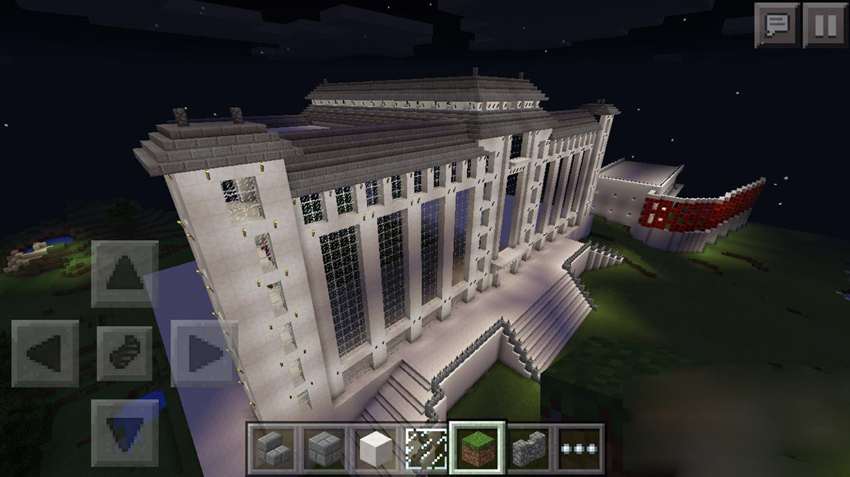Open the inventory with three-dots button
Screen dimensions: 850x477
coord(579,446)
